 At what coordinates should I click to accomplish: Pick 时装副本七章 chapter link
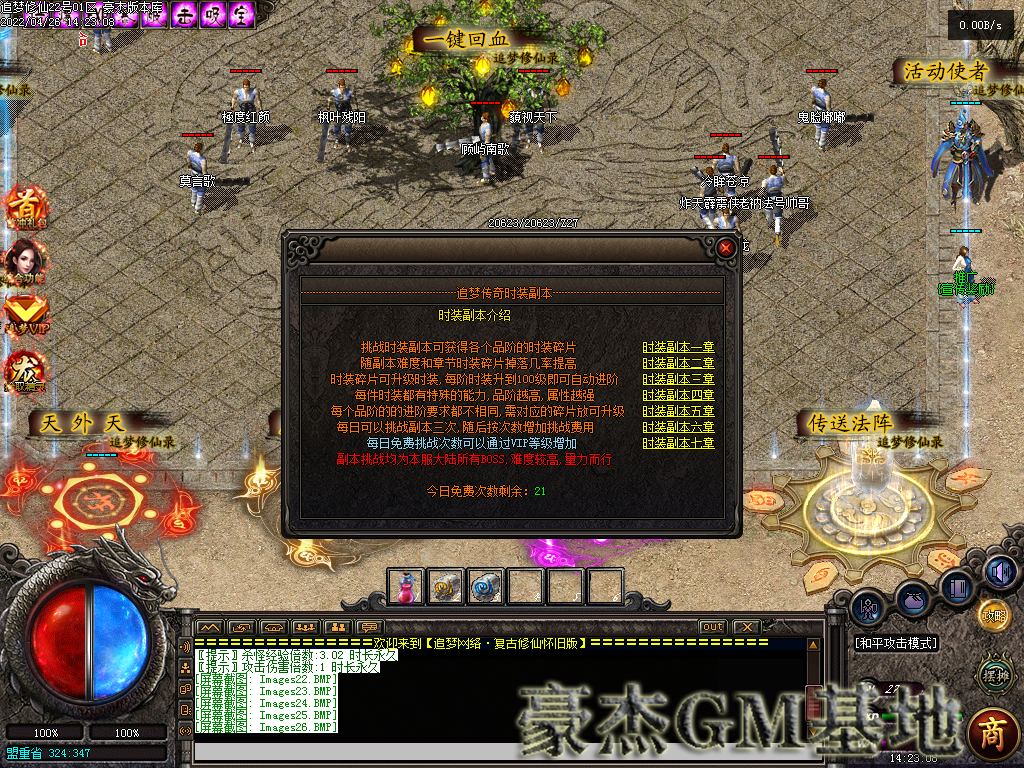(x=678, y=443)
